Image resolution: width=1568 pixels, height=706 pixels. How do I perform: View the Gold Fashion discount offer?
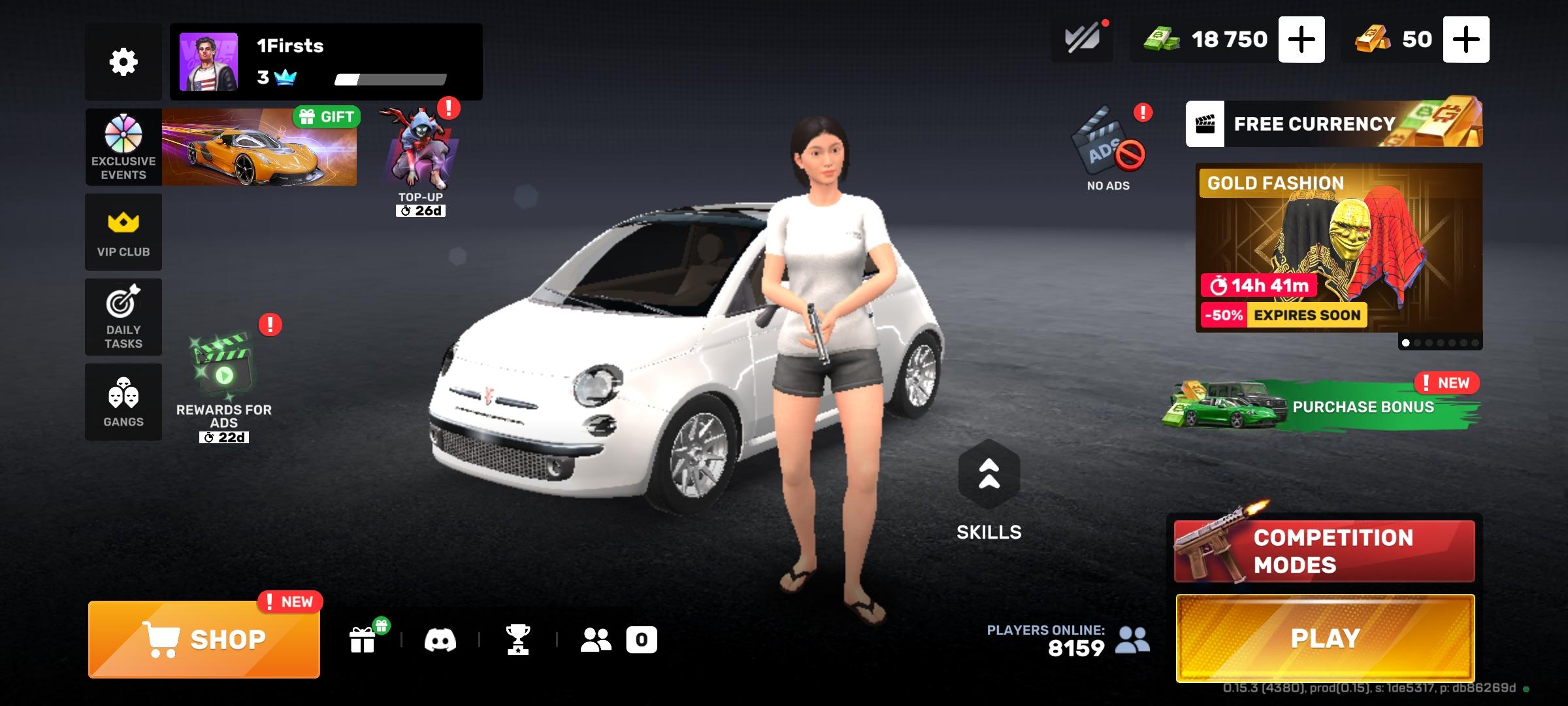coord(1338,248)
